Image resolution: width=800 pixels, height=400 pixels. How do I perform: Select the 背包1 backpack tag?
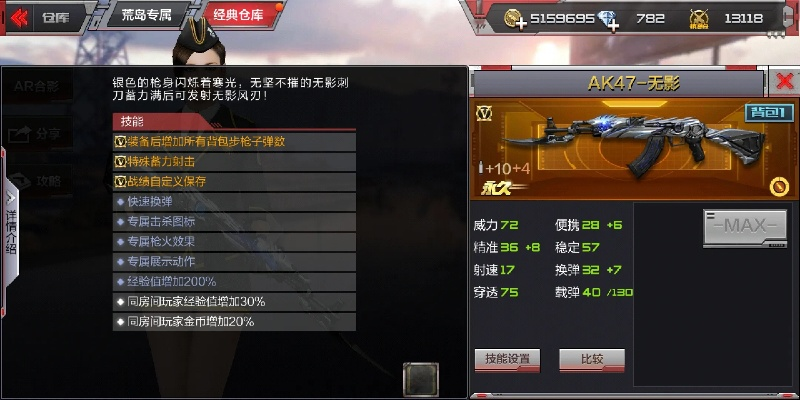pos(769,113)
